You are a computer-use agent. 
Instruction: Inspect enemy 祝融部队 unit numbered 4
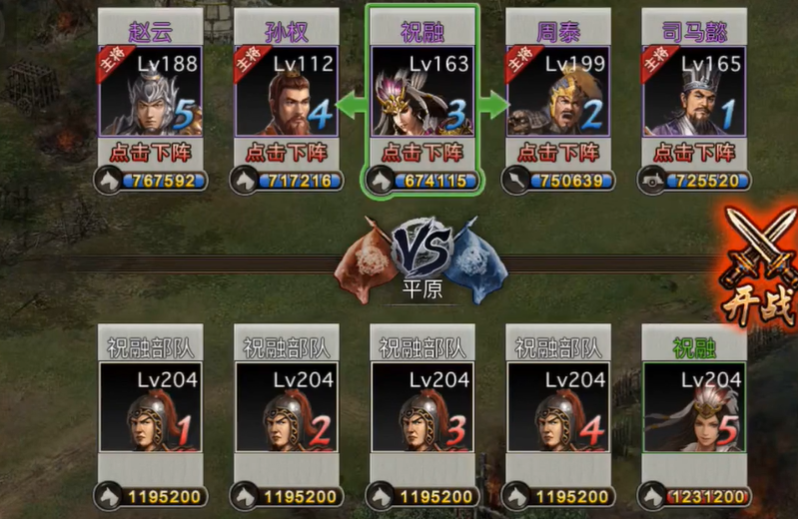point(557,407)
